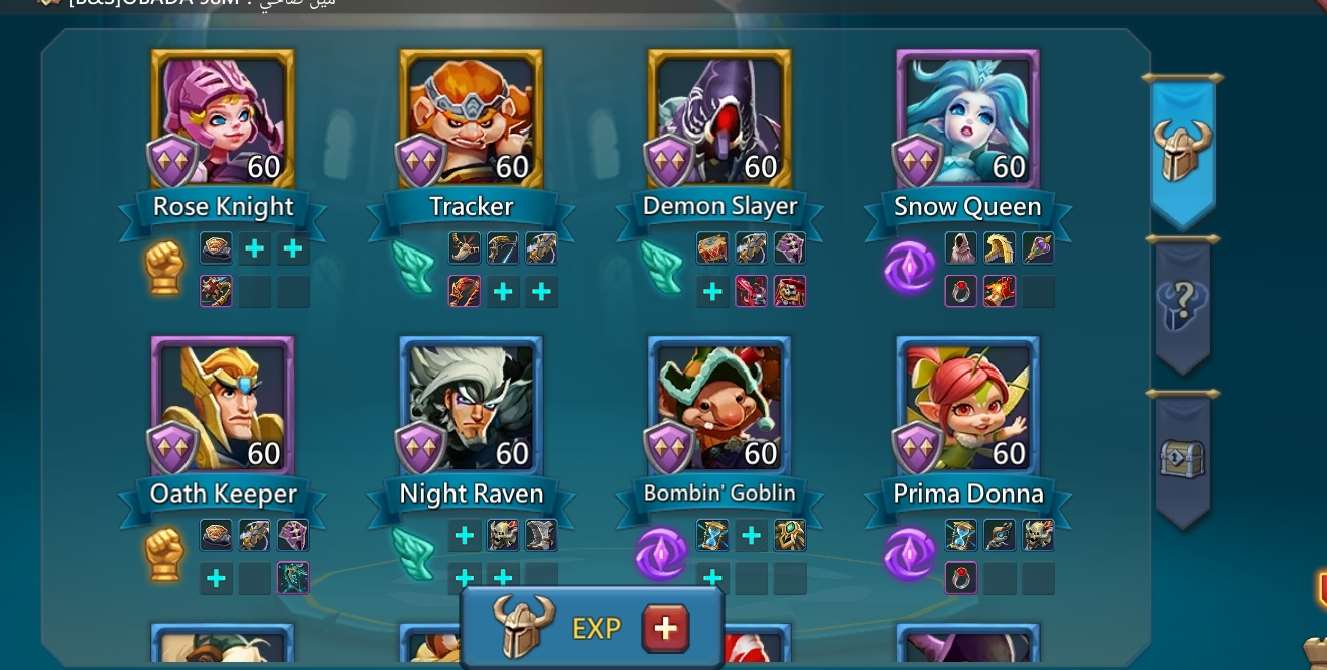This screenshot has height=670, width=1327.
Task: Pick the Night Raven hero portrait
Action: (471, 404)
